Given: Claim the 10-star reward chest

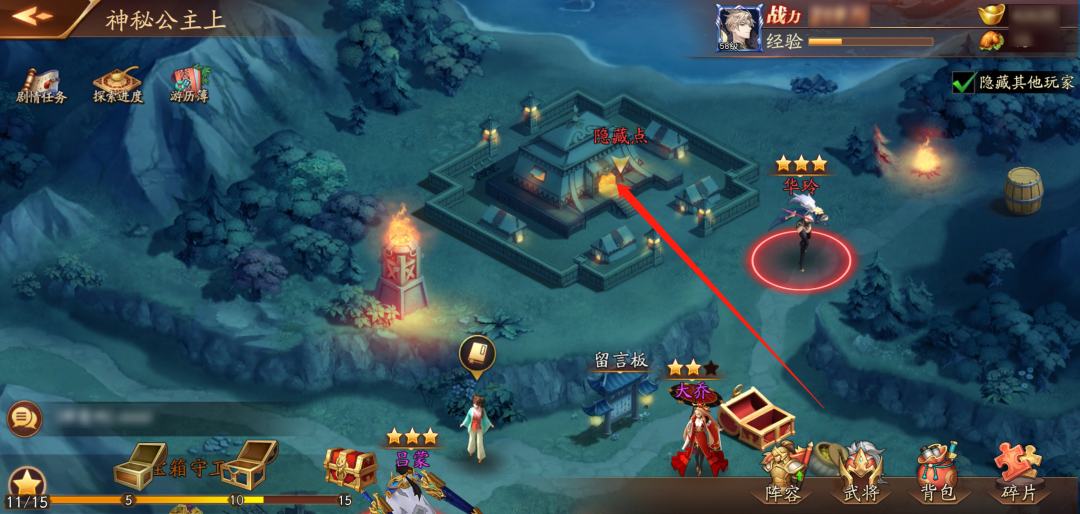Looking at the screenshot, I should point(246,464).
